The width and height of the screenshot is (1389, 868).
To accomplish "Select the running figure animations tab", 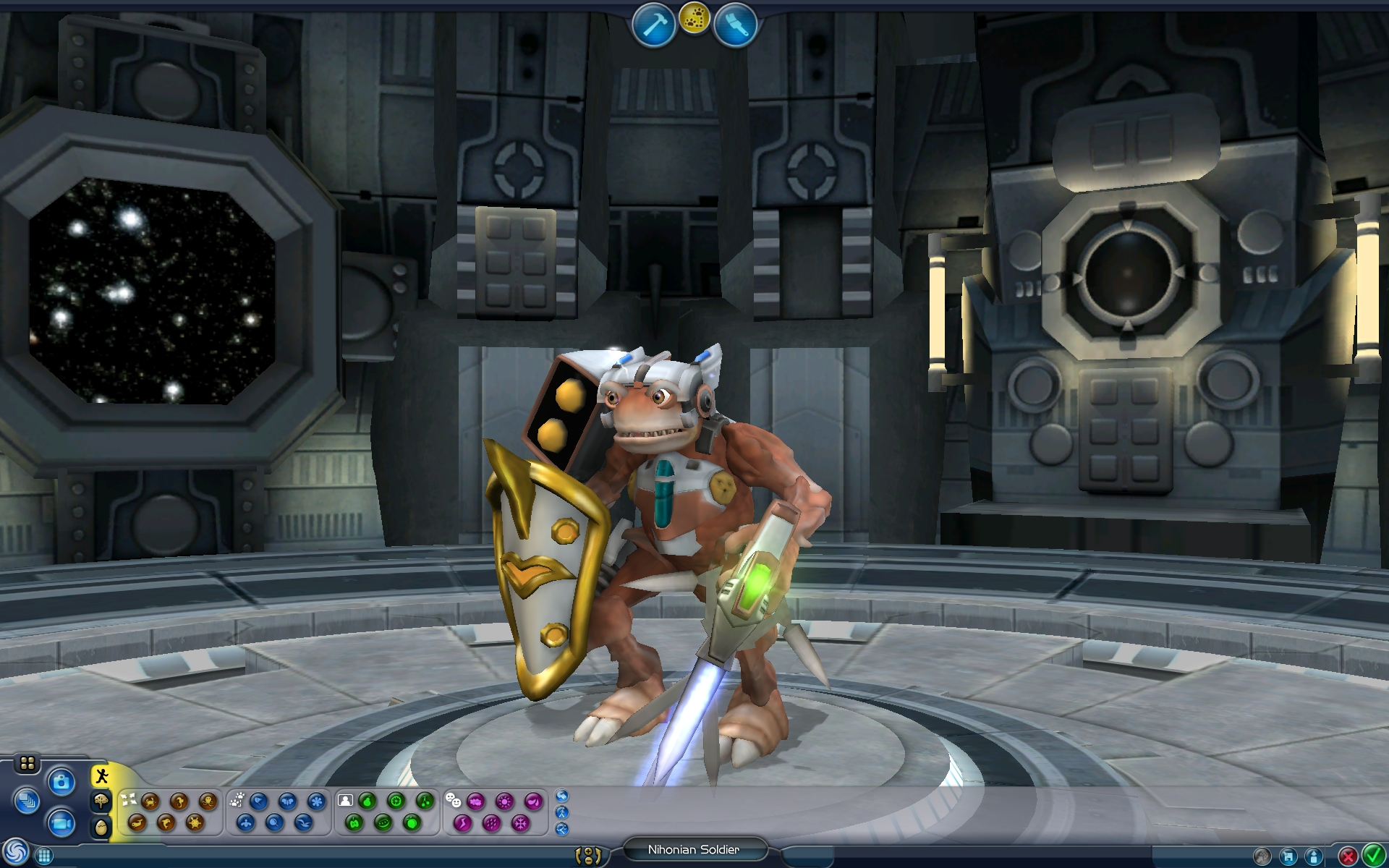I will pos(101,778).
